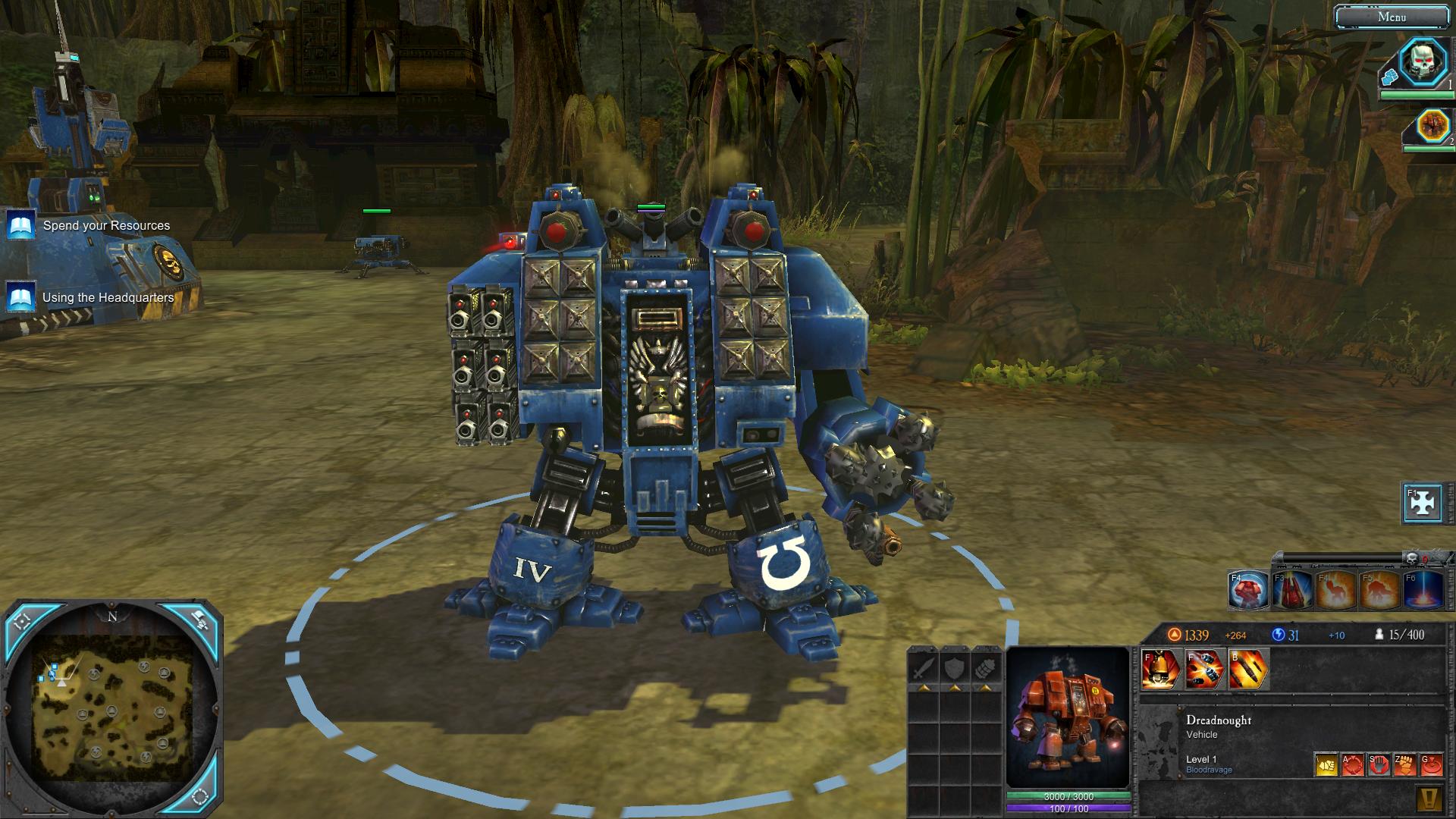This screenshot has width=1456, height=819.
Task: Activate the drop pod global ability
Action: click(x=1291, y=590)
